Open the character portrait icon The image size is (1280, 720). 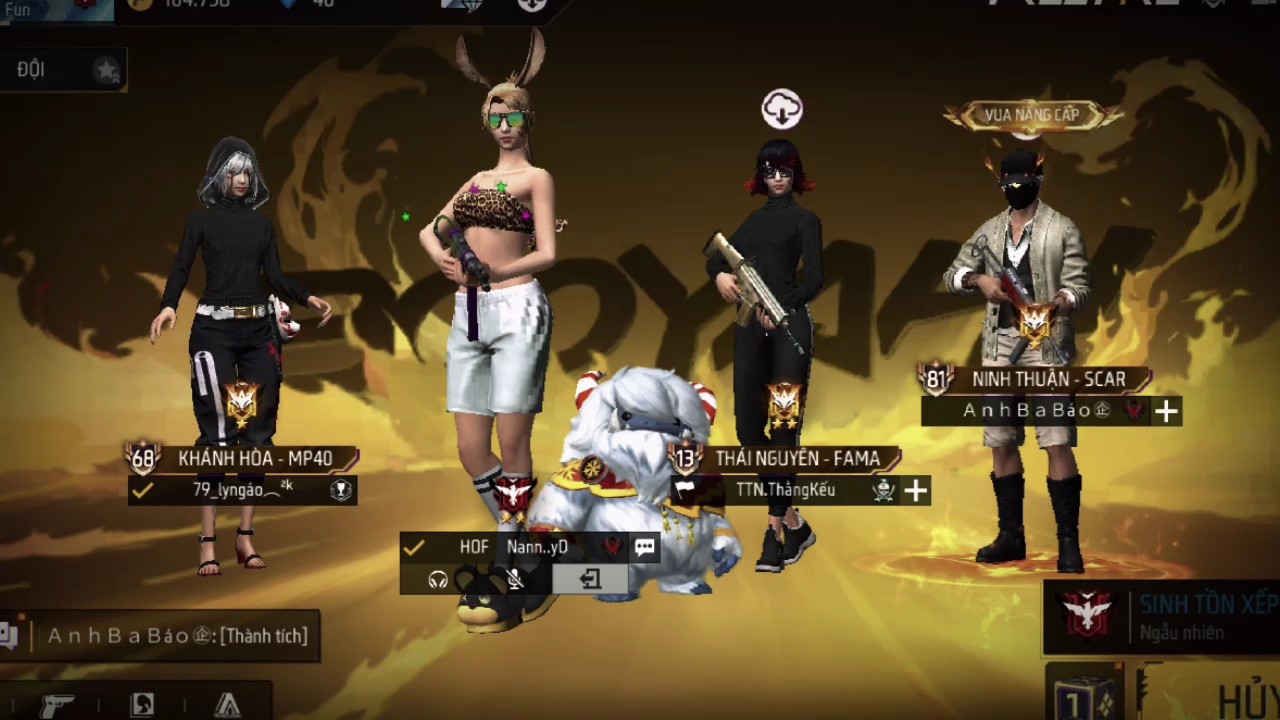[143, 704]
